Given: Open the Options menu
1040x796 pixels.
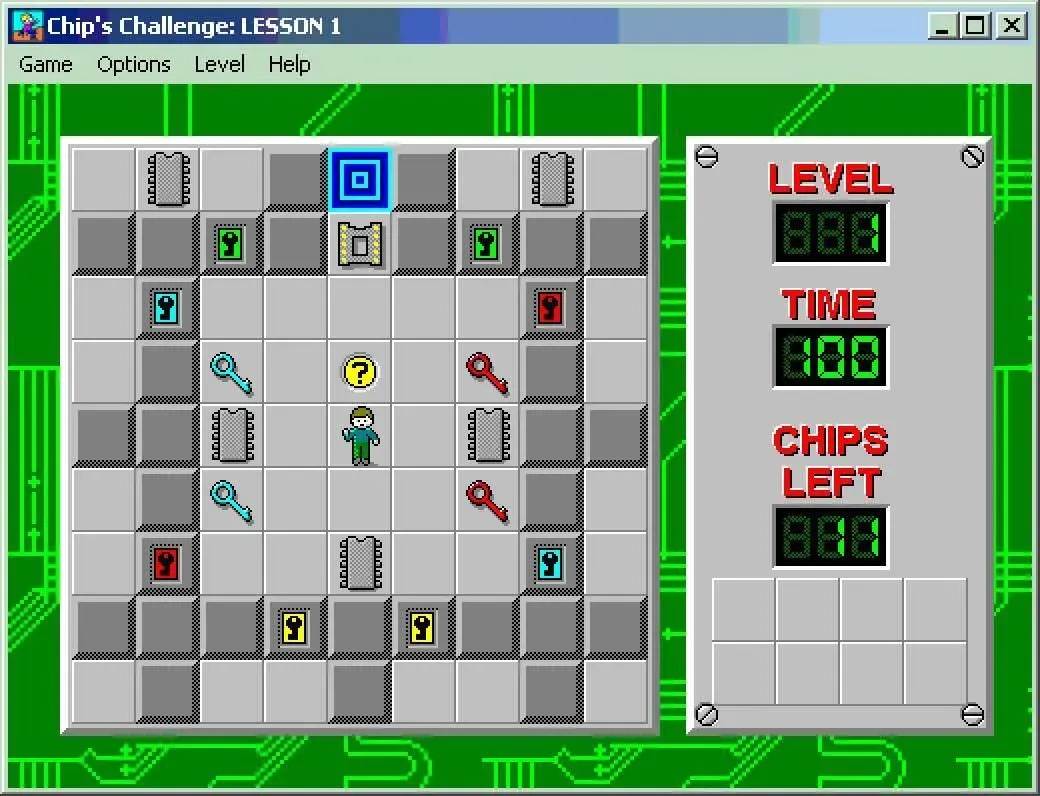Looking at the screenshot, I should pos(134,65).
